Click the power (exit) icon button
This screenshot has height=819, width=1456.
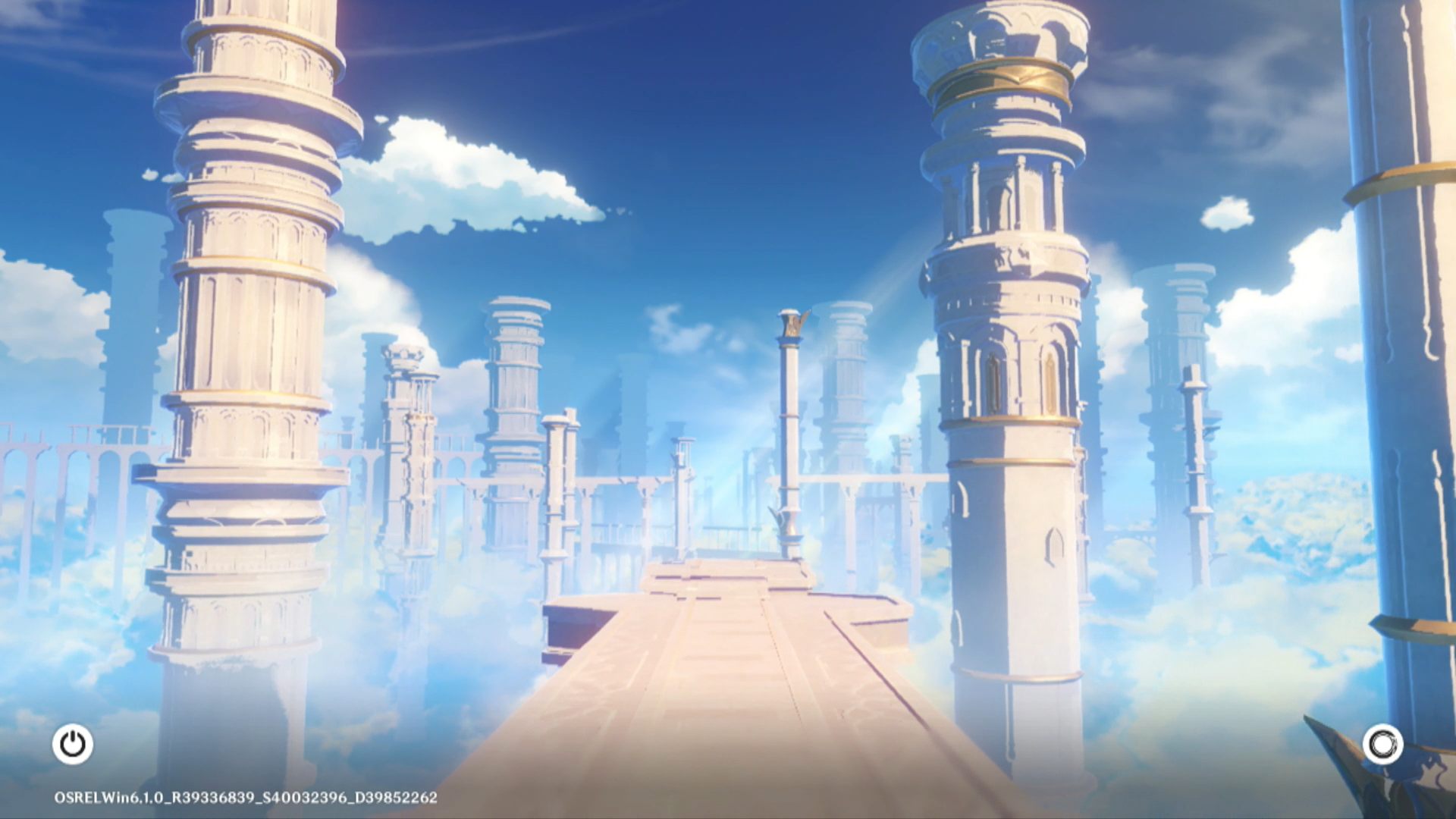click(x=73, y=744)
